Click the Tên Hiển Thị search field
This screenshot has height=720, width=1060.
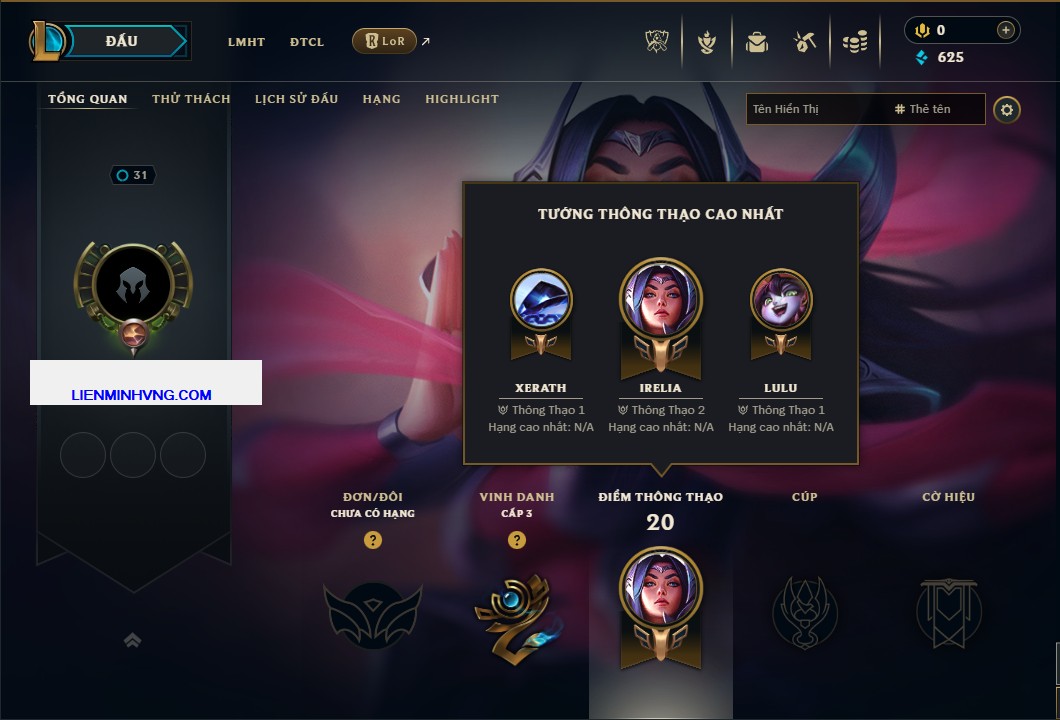click(815, 109)
